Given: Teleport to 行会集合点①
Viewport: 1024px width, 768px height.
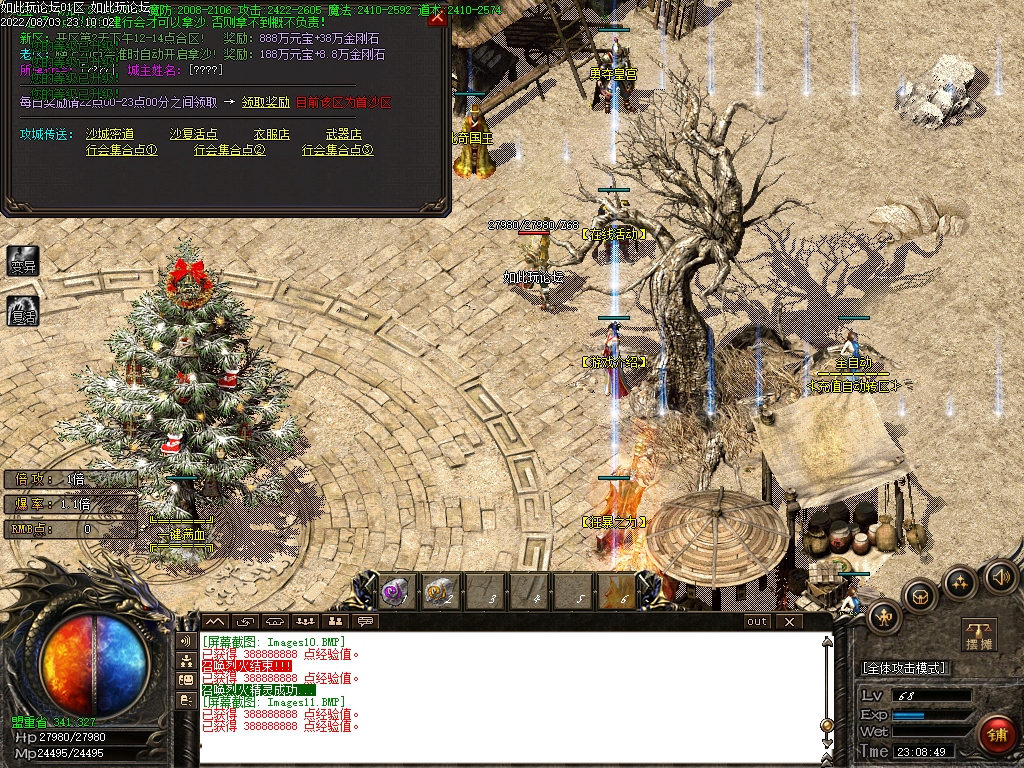Looking at the screenshot, I should tap(122, 150).
